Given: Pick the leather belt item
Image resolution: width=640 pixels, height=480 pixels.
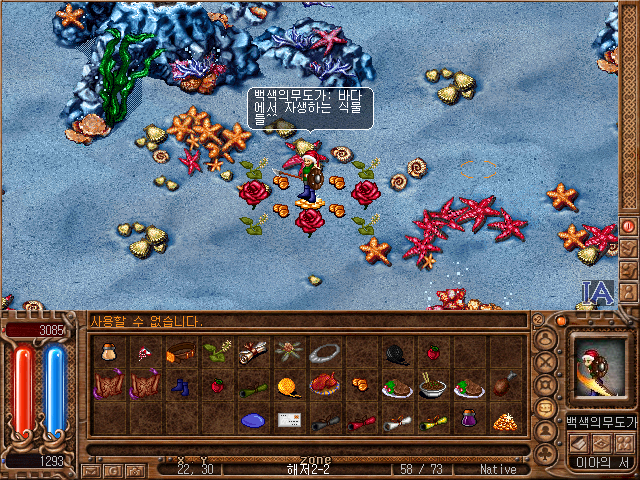Looking at the screenshot, I should [181, 352].
